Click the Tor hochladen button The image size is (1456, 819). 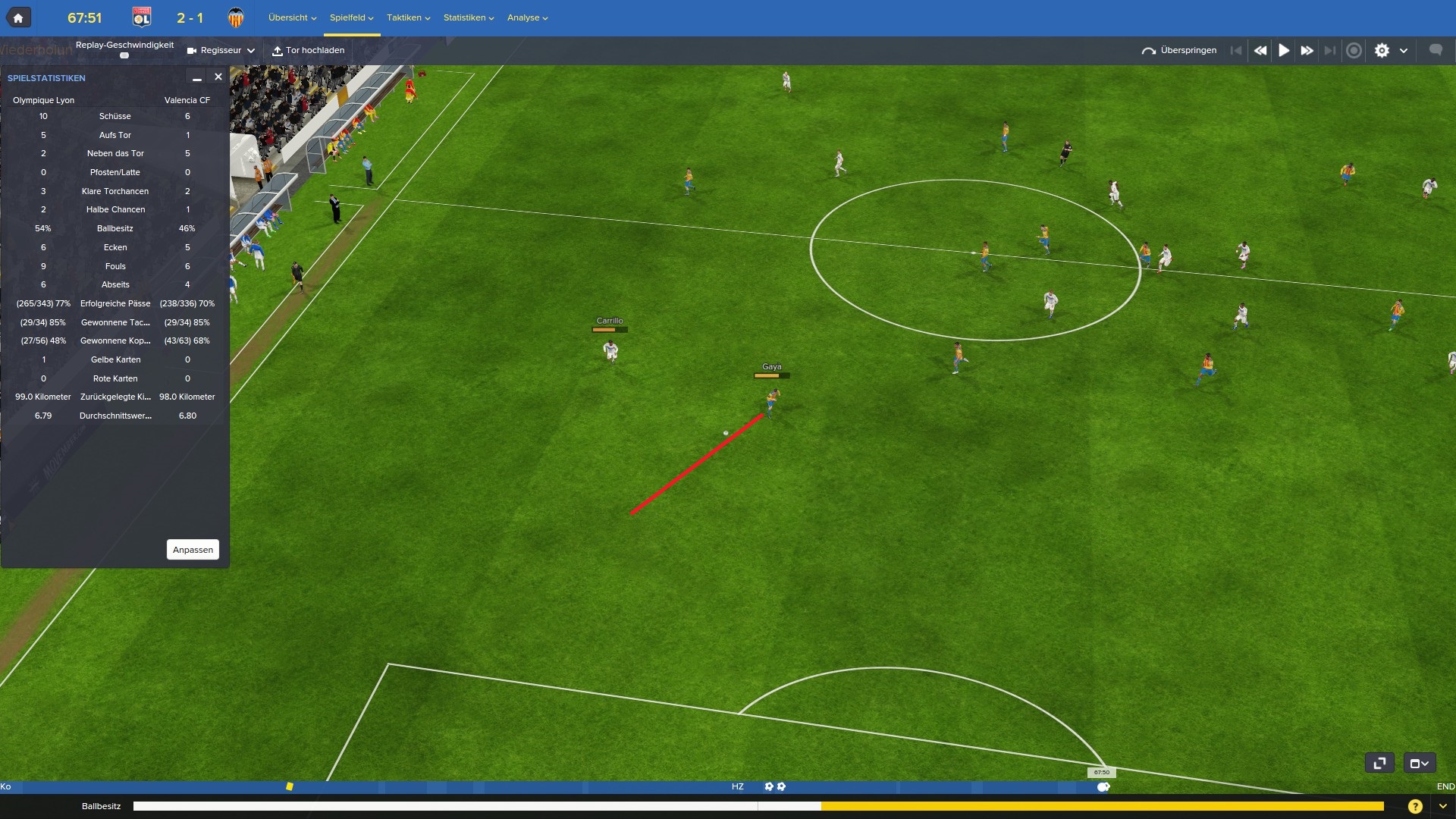click(x=309, y=51)
